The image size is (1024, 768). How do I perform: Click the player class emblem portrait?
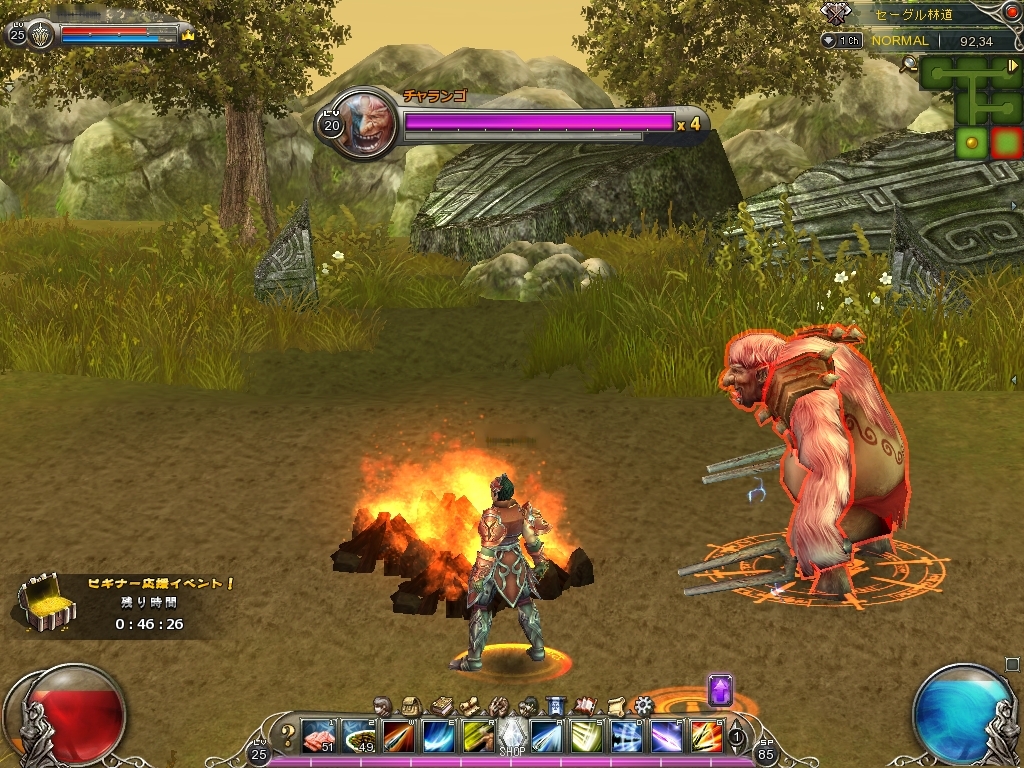tap(40, 34)
